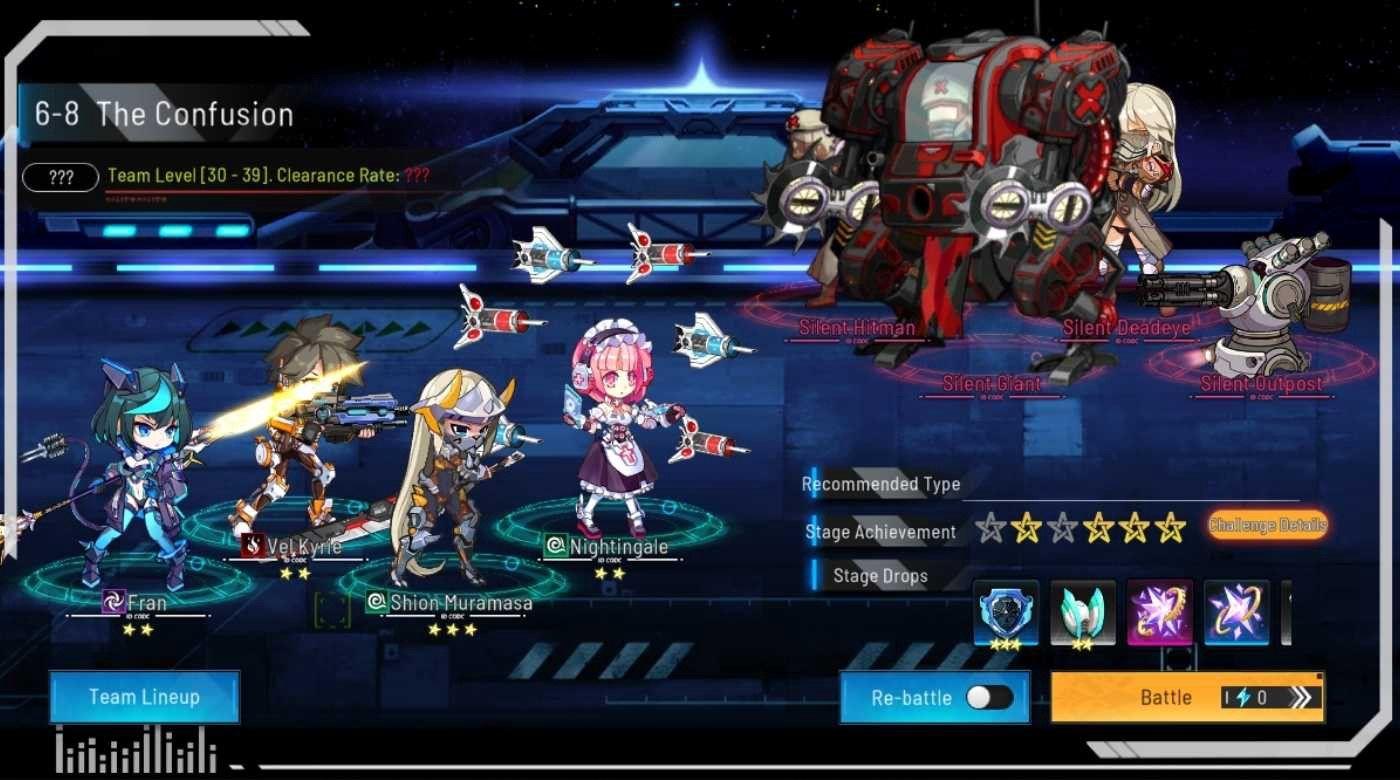View the green winged item in Stage Drops

coord(1083,614)
